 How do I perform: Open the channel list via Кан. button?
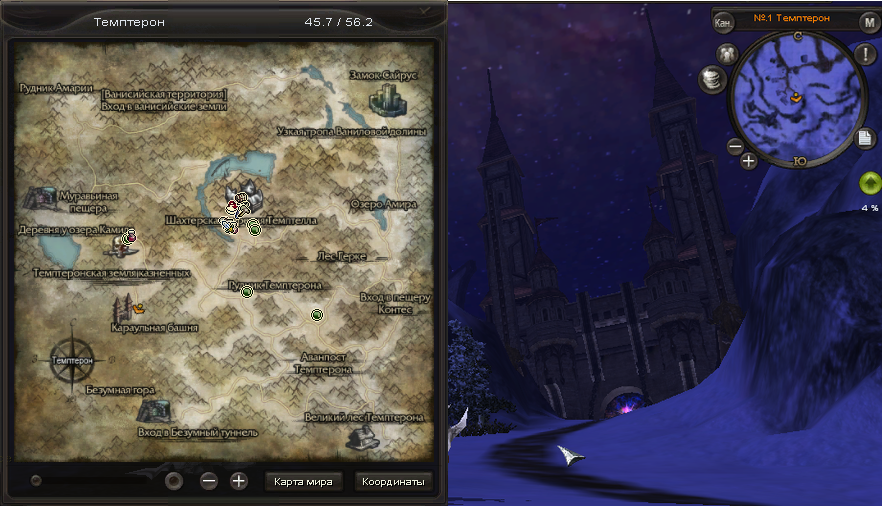point(725,22)
